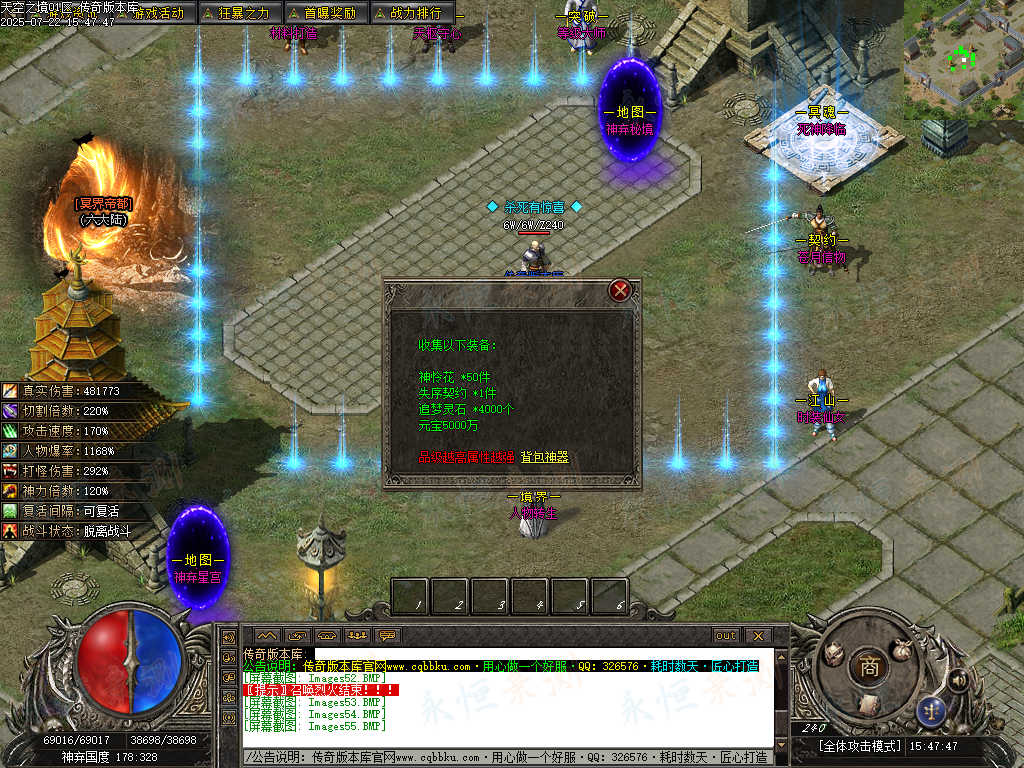Select hotbar slot number 1
Image resolution: width=1024 pixels, height=768 pixels.
coord(410,597)
